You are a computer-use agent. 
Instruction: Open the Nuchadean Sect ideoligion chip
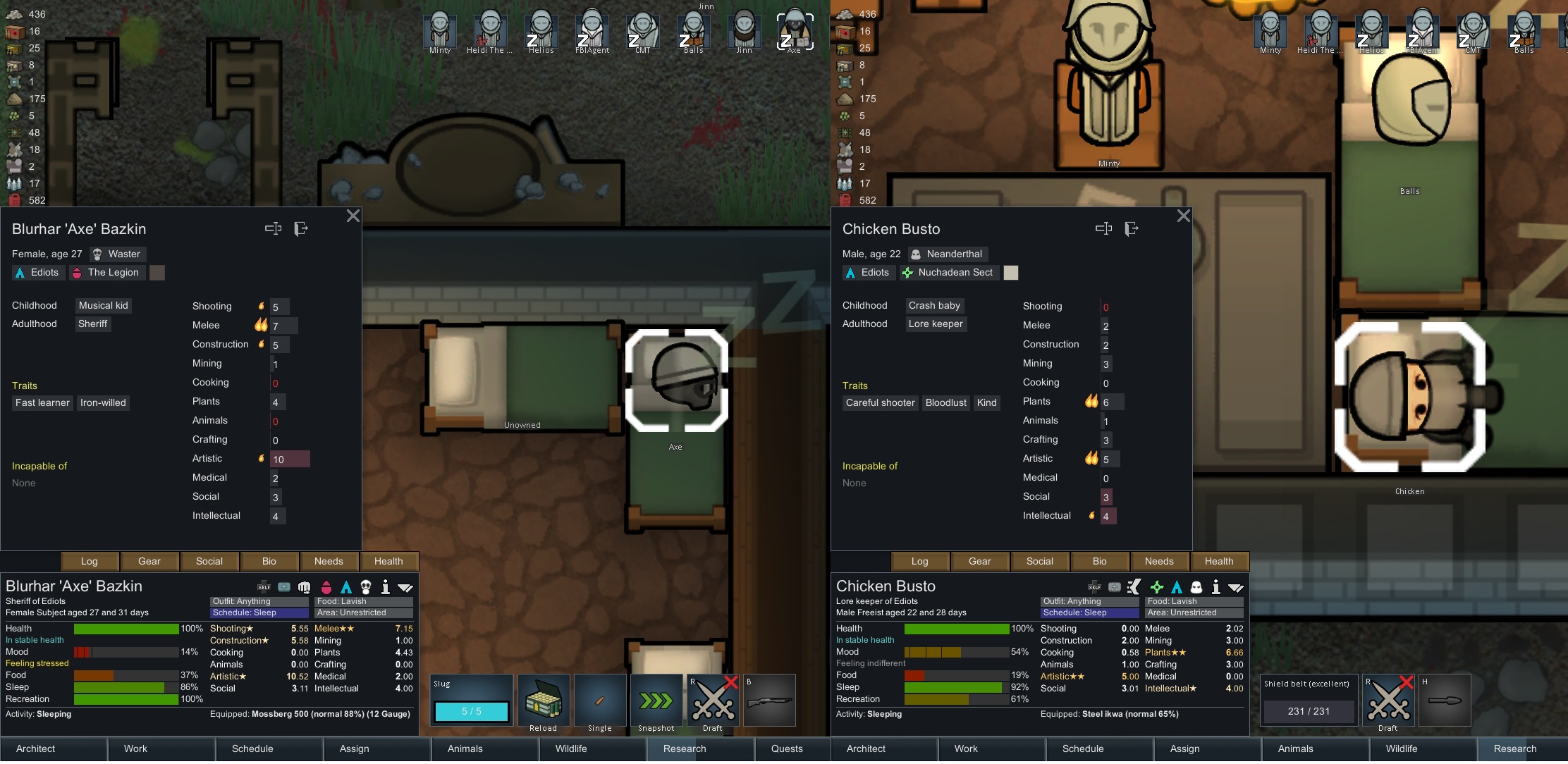(948, 273)
